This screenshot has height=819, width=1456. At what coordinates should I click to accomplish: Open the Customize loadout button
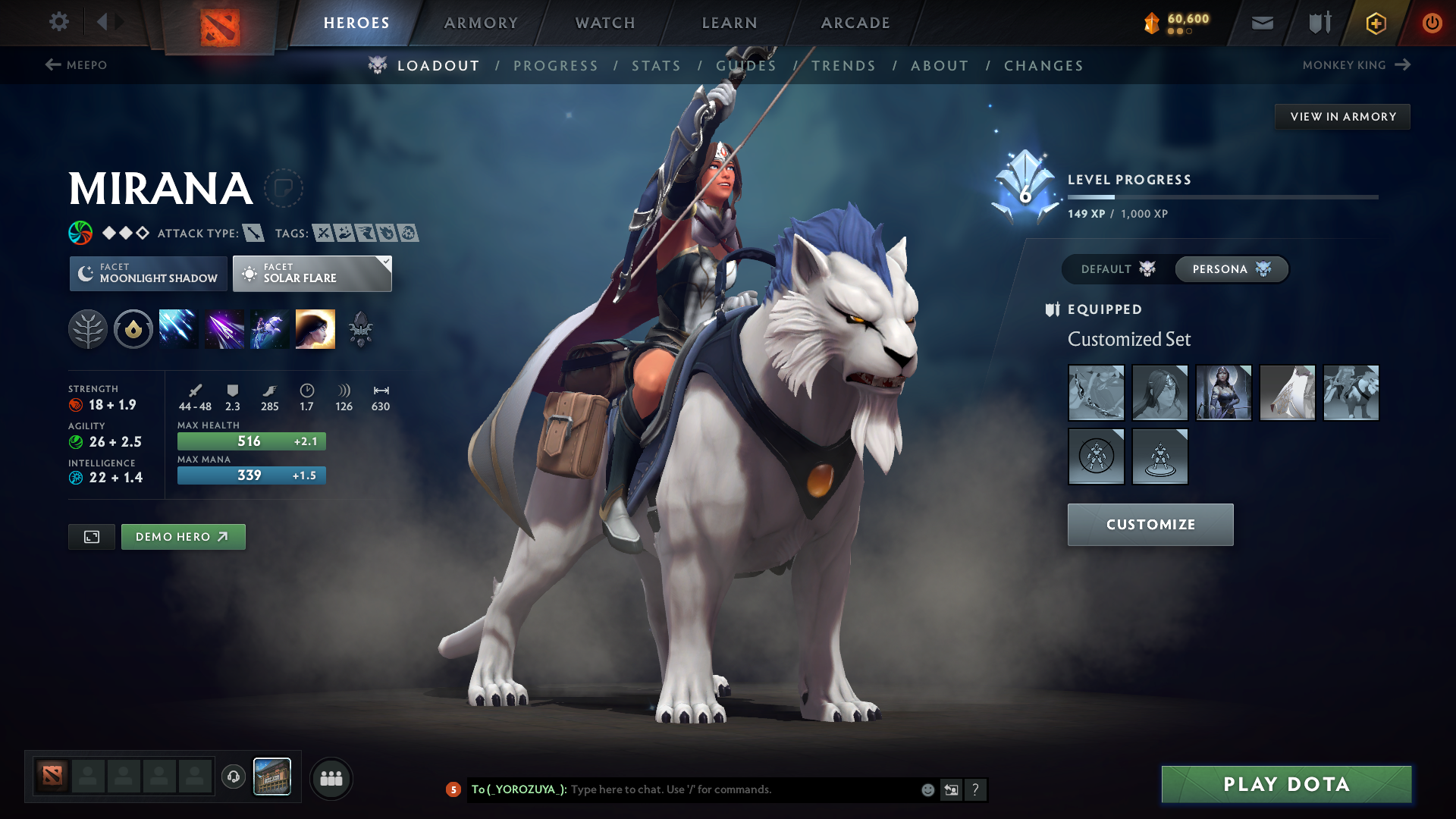coord(1150,525)
